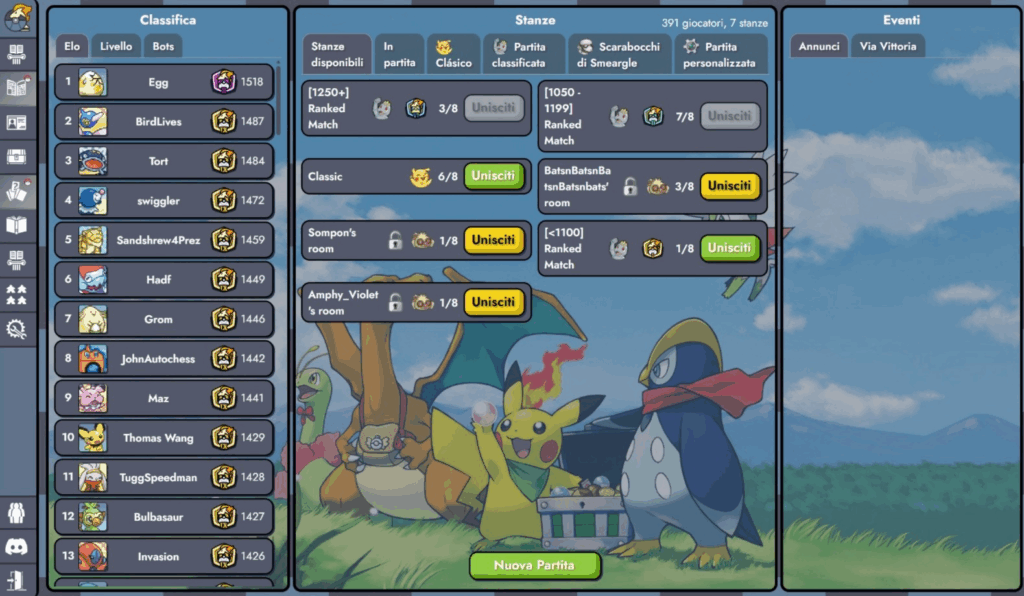Image resolution: width=1024 pixels, height=596 pixels.
Task: Open the Annunci tab
Action: point(819,46)
